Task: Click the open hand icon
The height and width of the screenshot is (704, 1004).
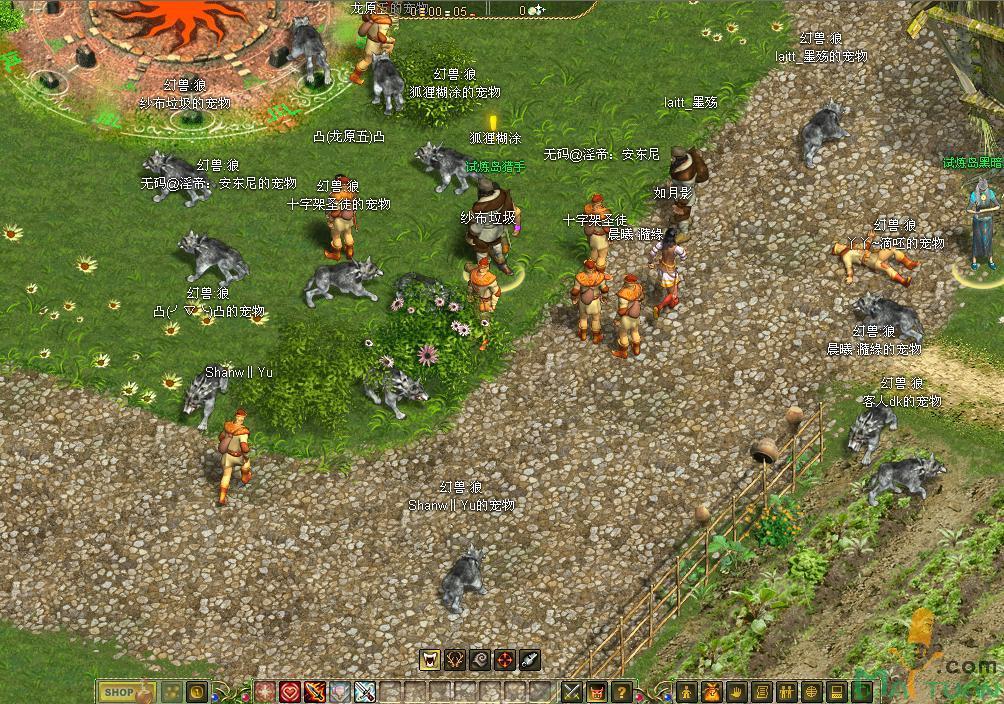Action: coord(737,691)
